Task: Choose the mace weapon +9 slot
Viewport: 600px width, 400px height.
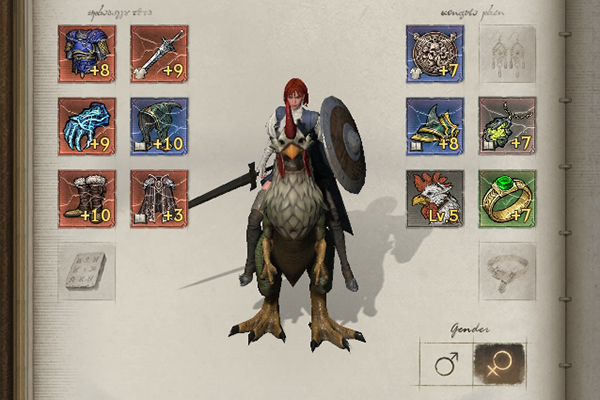Action: 159,53
